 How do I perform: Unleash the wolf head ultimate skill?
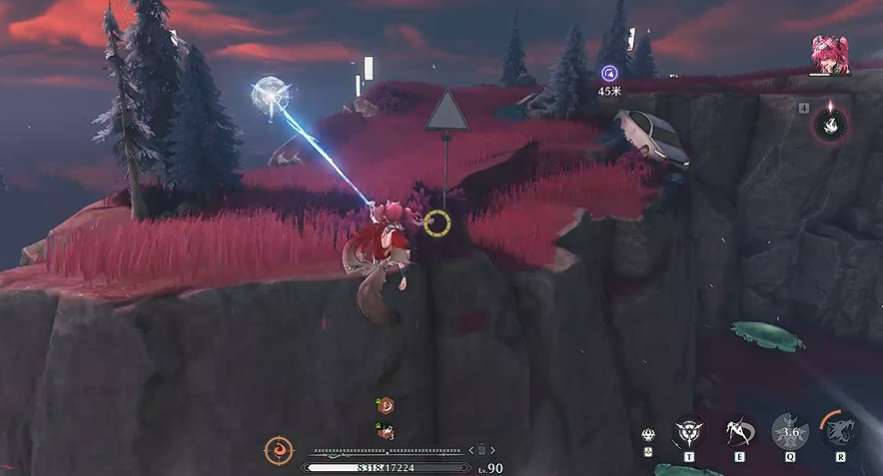tap(840, 431)
